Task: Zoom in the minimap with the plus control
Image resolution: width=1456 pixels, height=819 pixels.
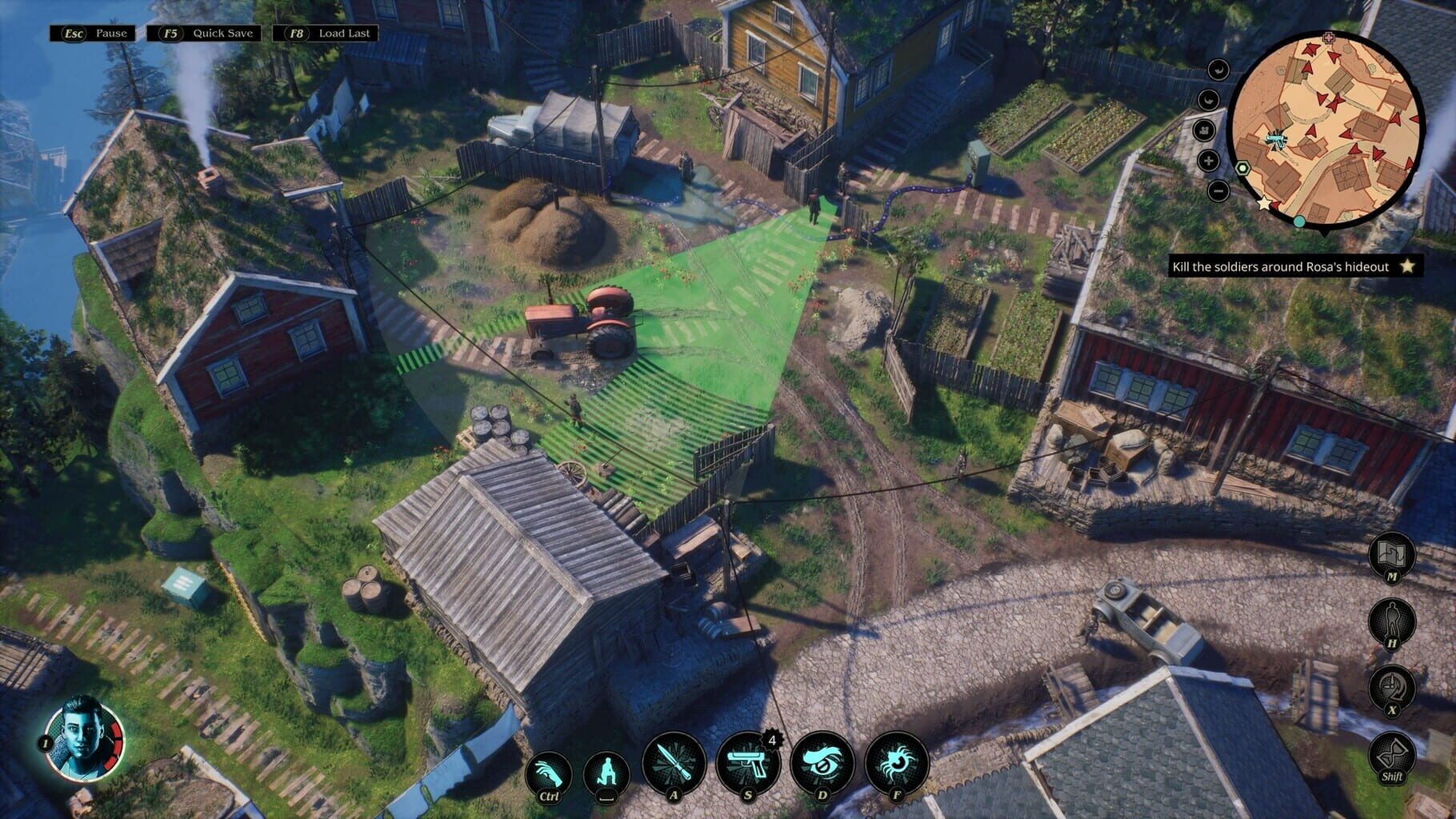Action: tap(1210, 161)
